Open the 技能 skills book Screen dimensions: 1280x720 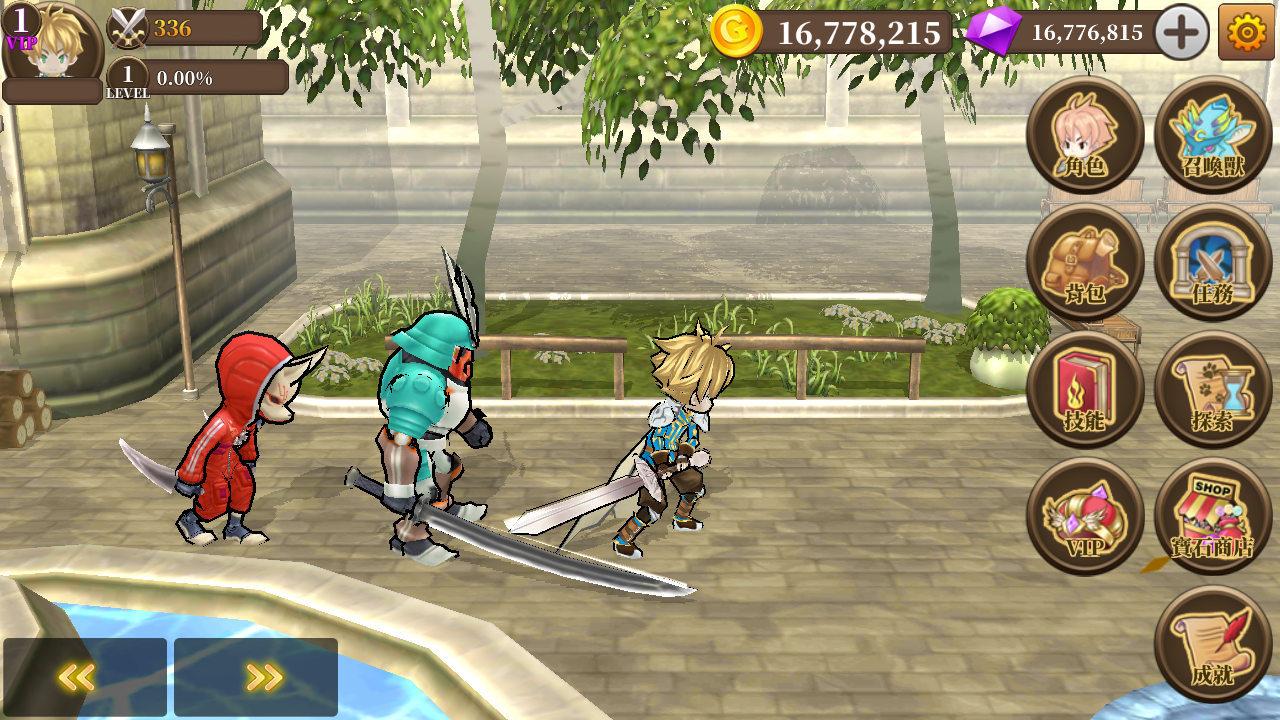[1085, 390]
